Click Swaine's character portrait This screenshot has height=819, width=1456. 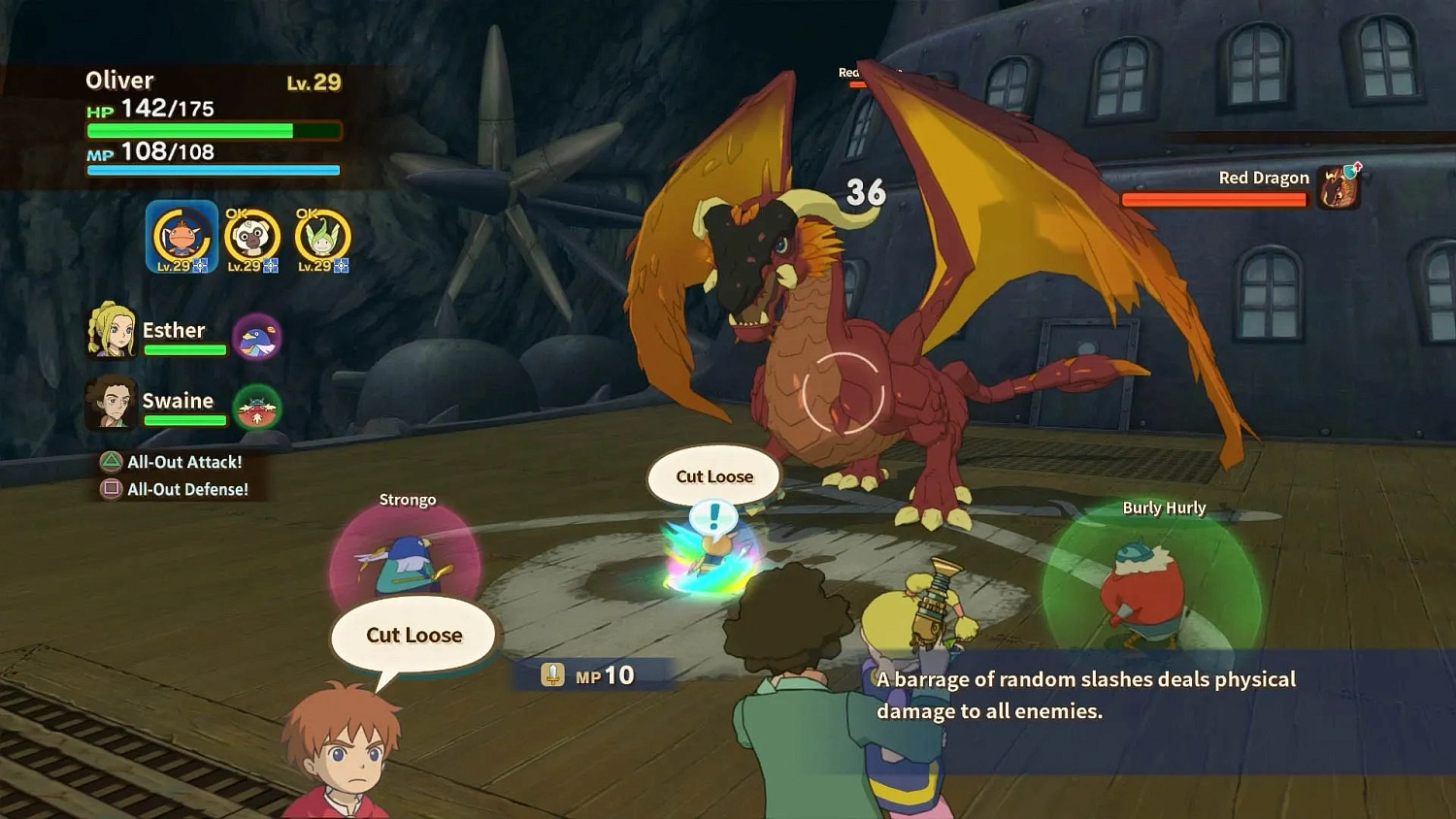pos(114,401)
